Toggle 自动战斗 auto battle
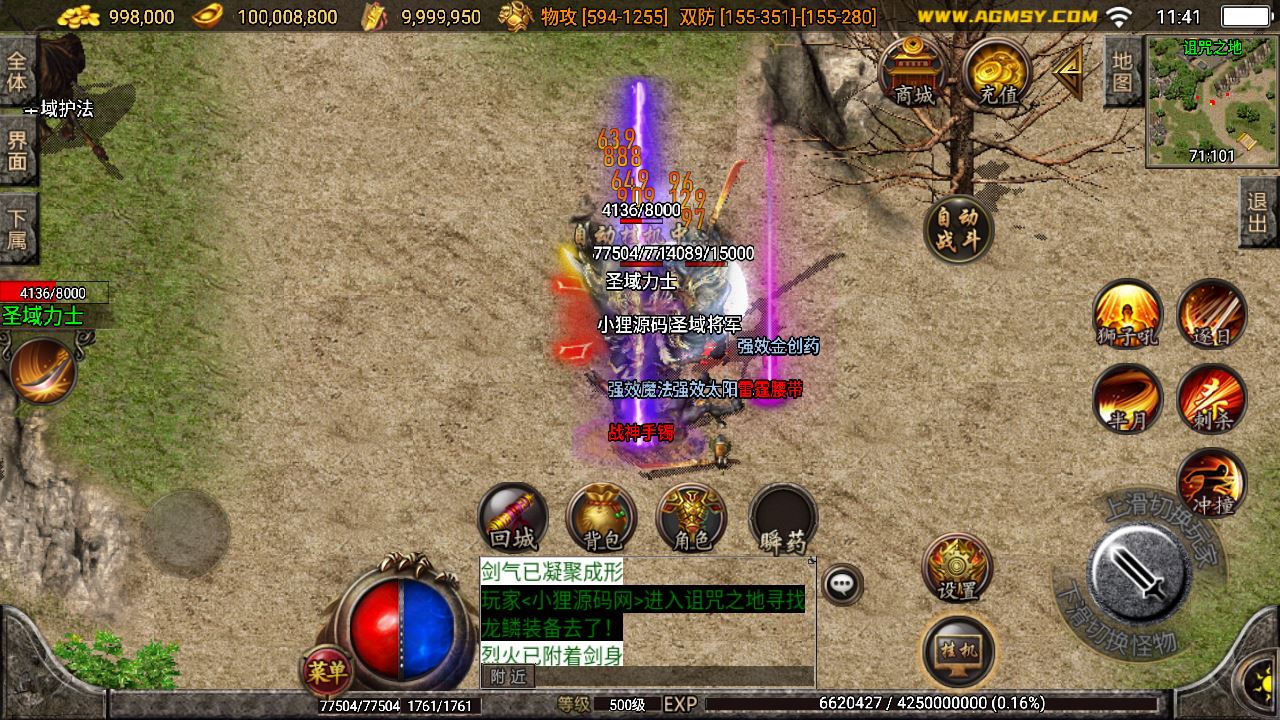The height and width of the screenshot is (720, 1280). tap(958, 229)
